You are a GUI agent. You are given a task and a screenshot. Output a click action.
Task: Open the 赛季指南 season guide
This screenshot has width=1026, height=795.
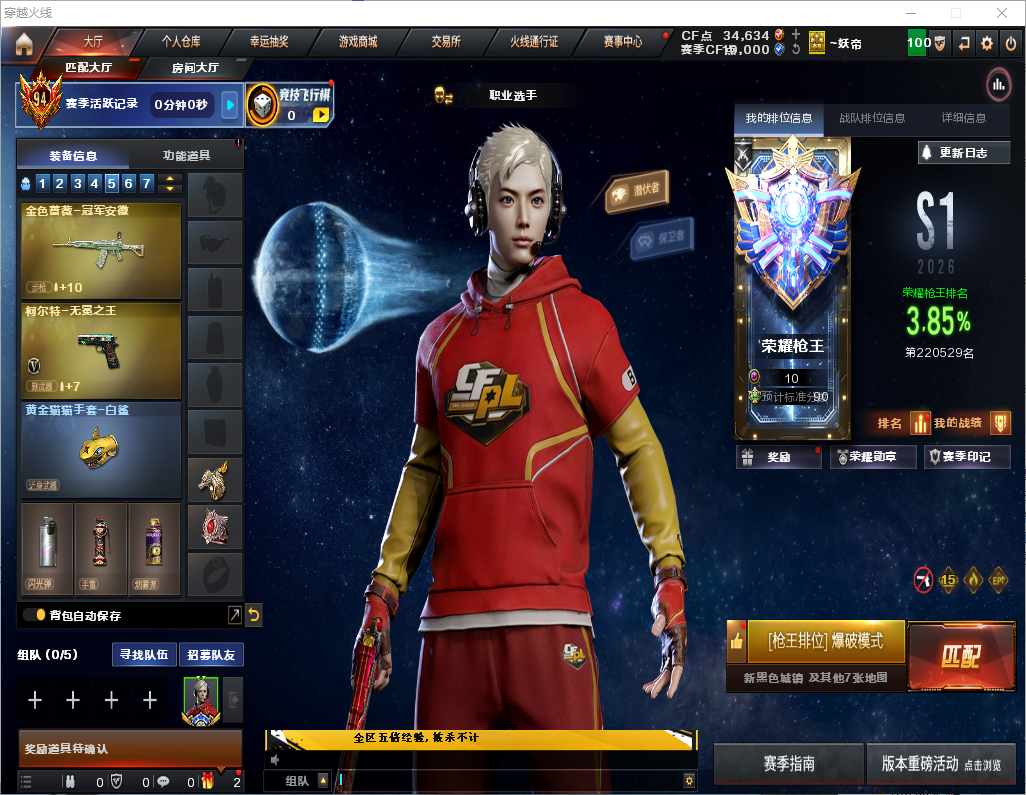[x=788, y=764]
